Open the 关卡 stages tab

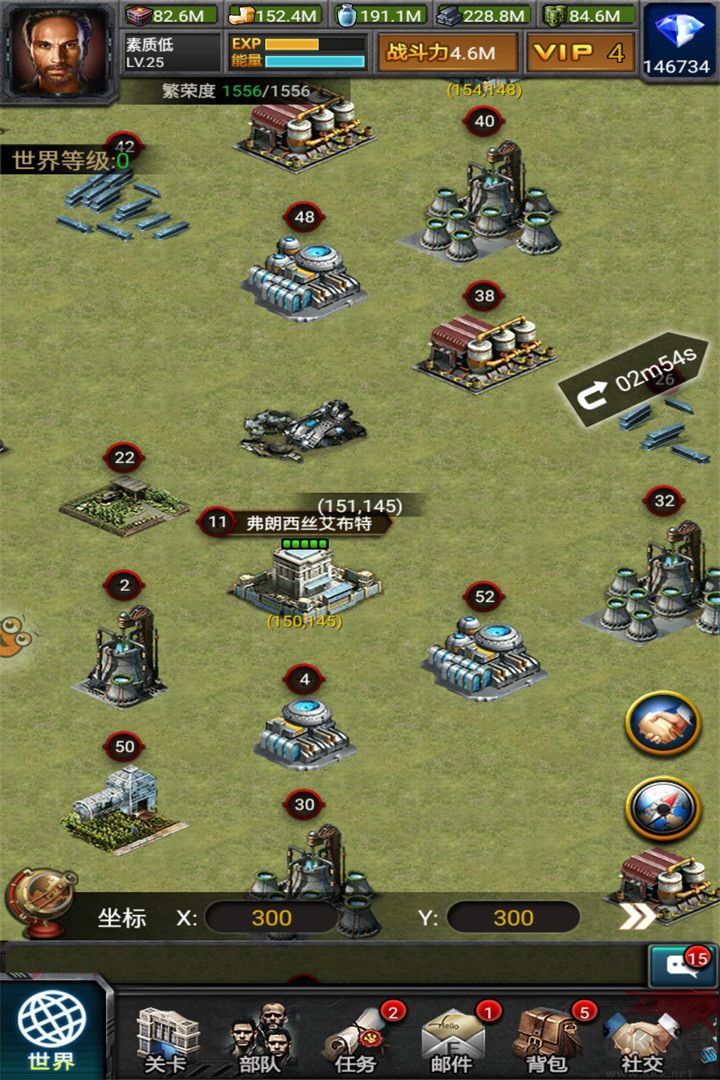coord(166,1040)
